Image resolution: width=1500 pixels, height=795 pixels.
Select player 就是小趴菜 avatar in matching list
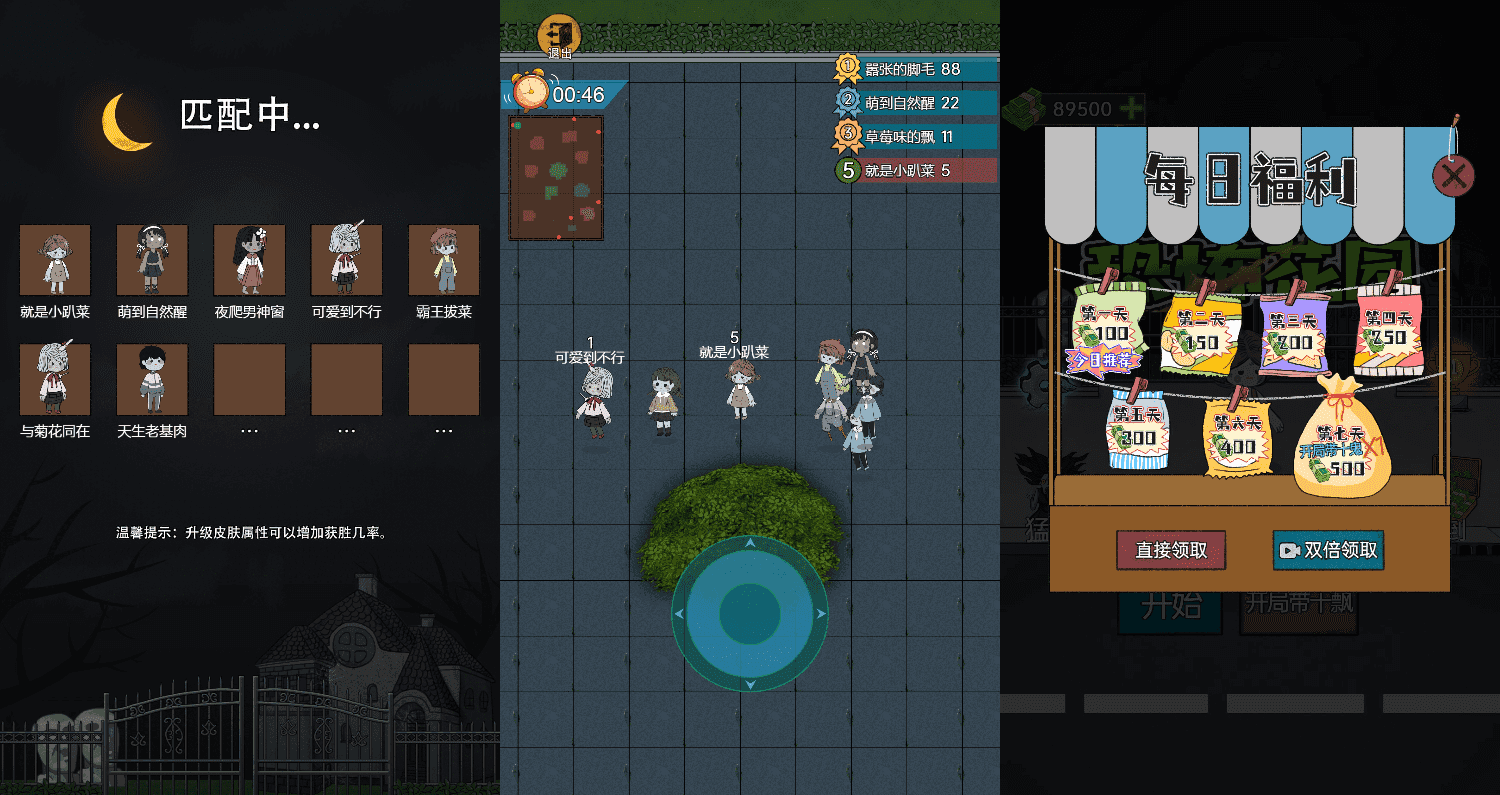point(55,260)
